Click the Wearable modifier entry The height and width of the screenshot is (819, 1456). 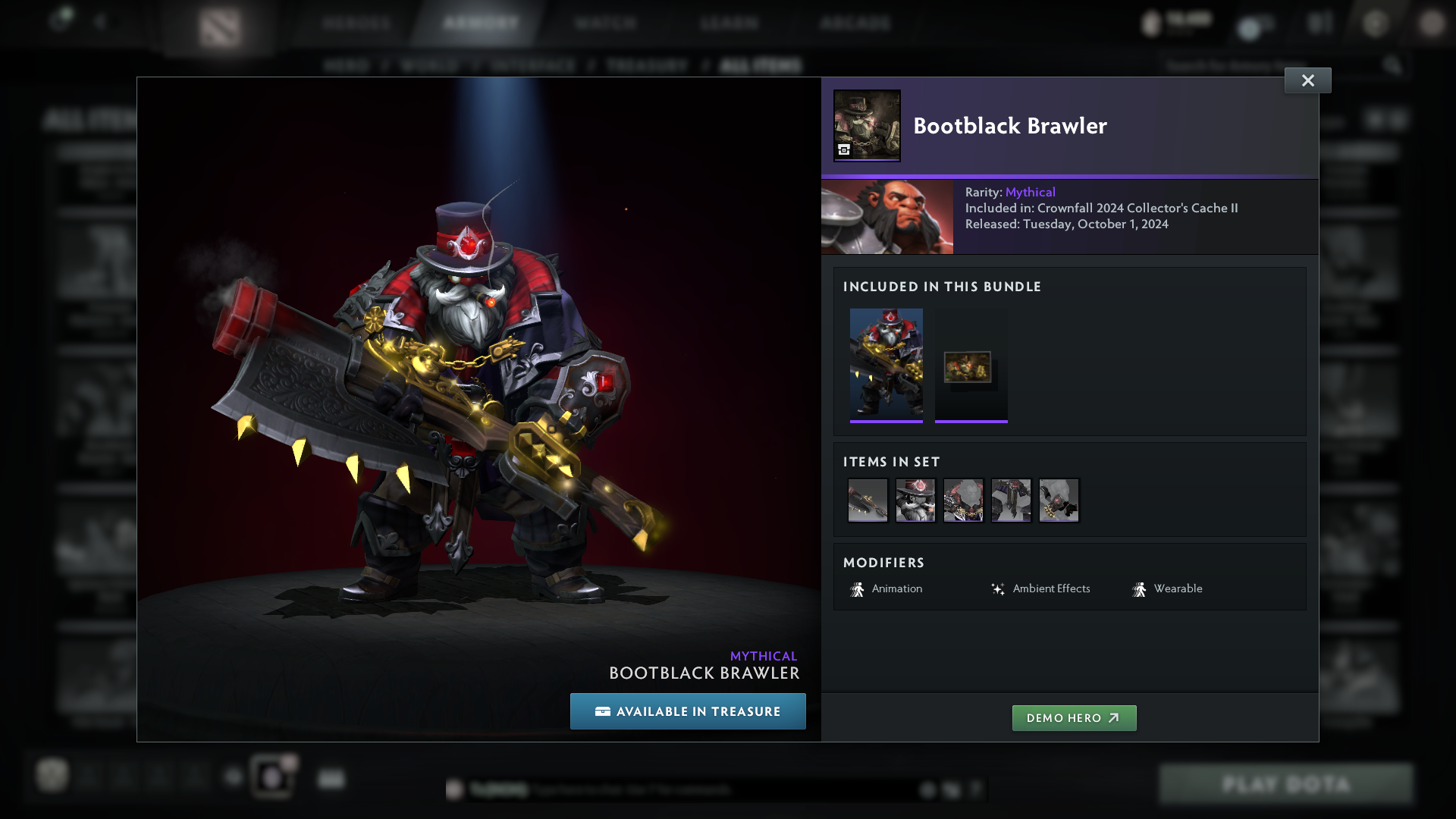[x=1167, y=589]
